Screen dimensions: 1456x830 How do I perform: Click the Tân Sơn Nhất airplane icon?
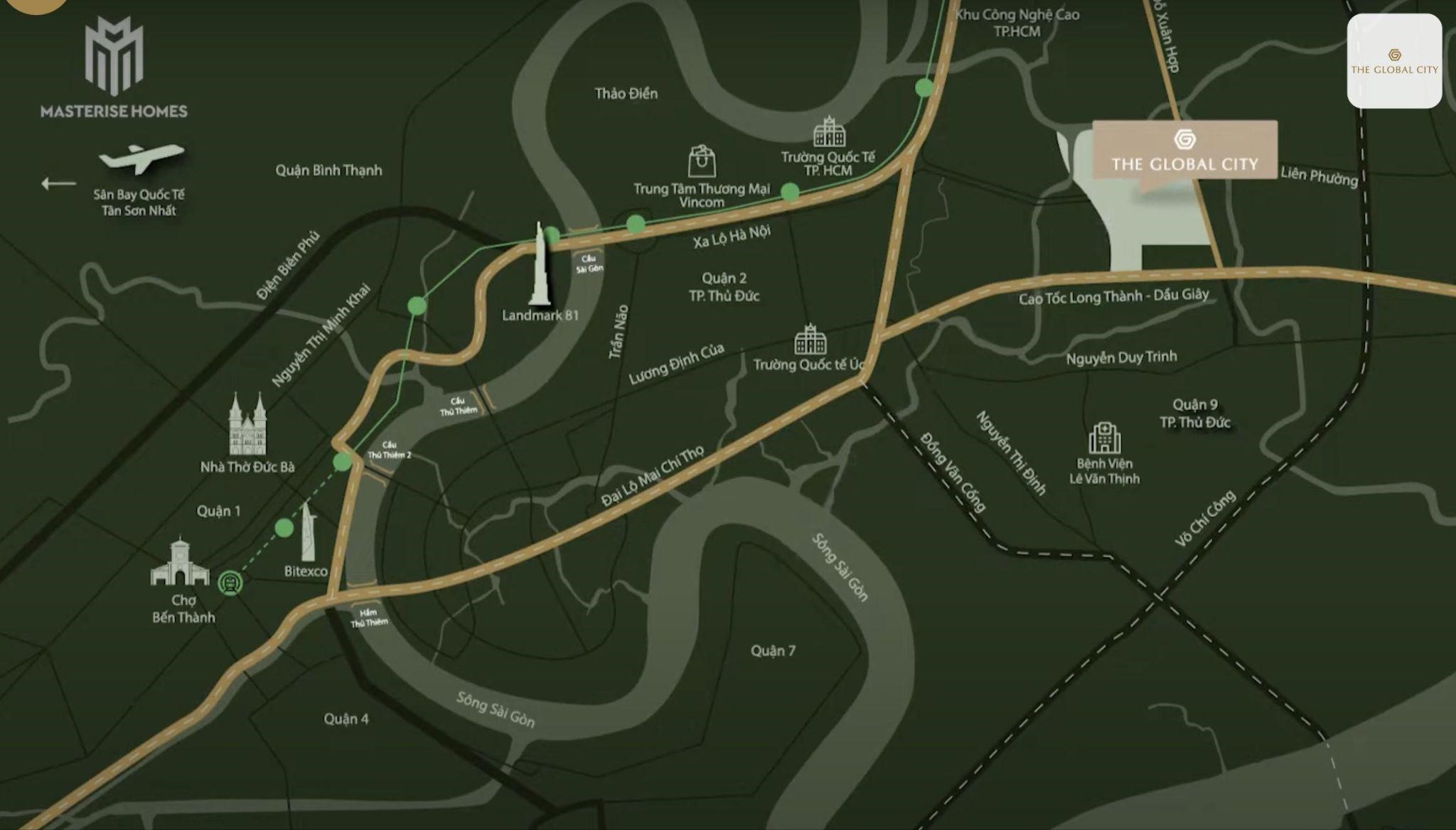(141, 158)
